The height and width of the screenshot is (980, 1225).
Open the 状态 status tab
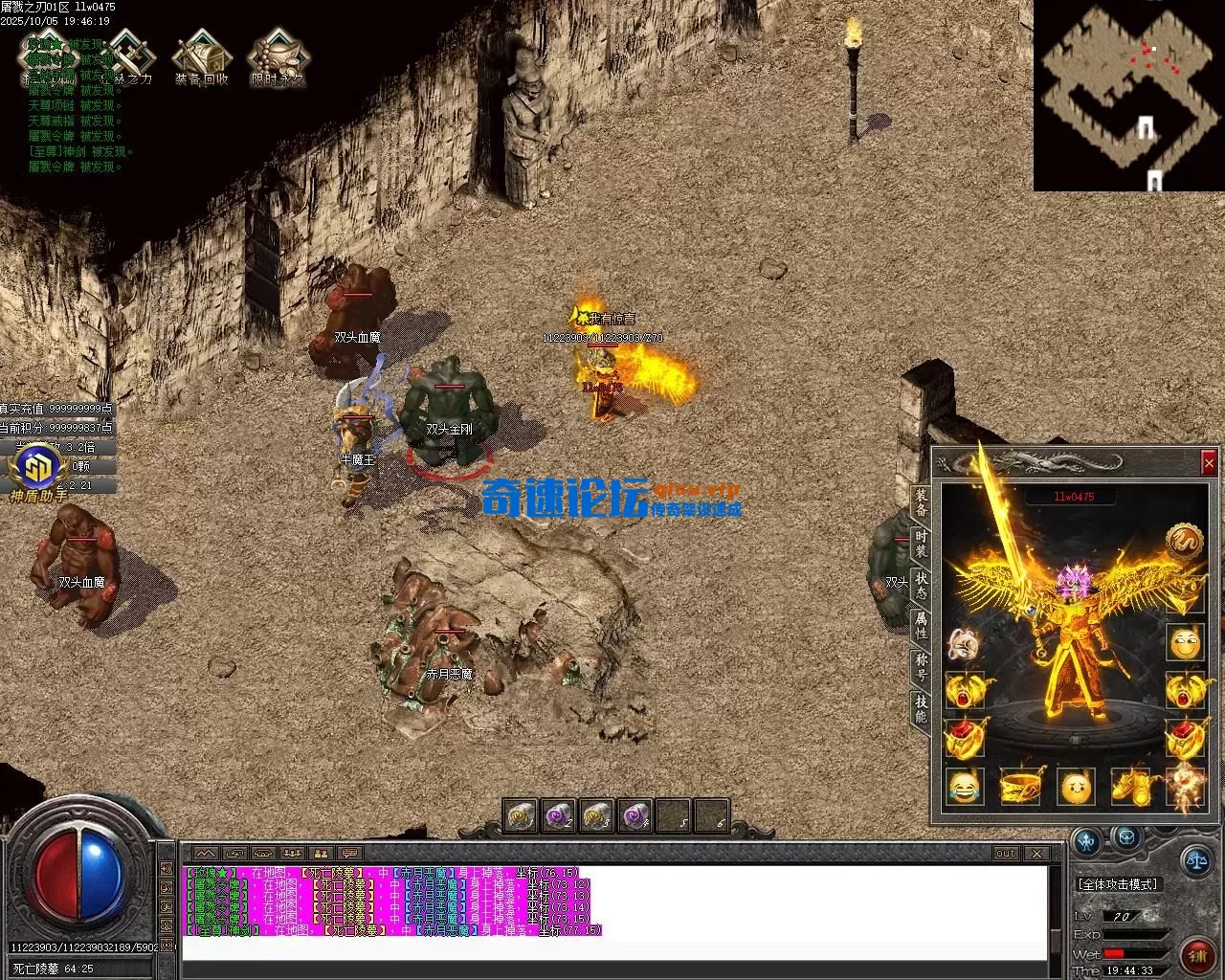[x=921, y=584]
